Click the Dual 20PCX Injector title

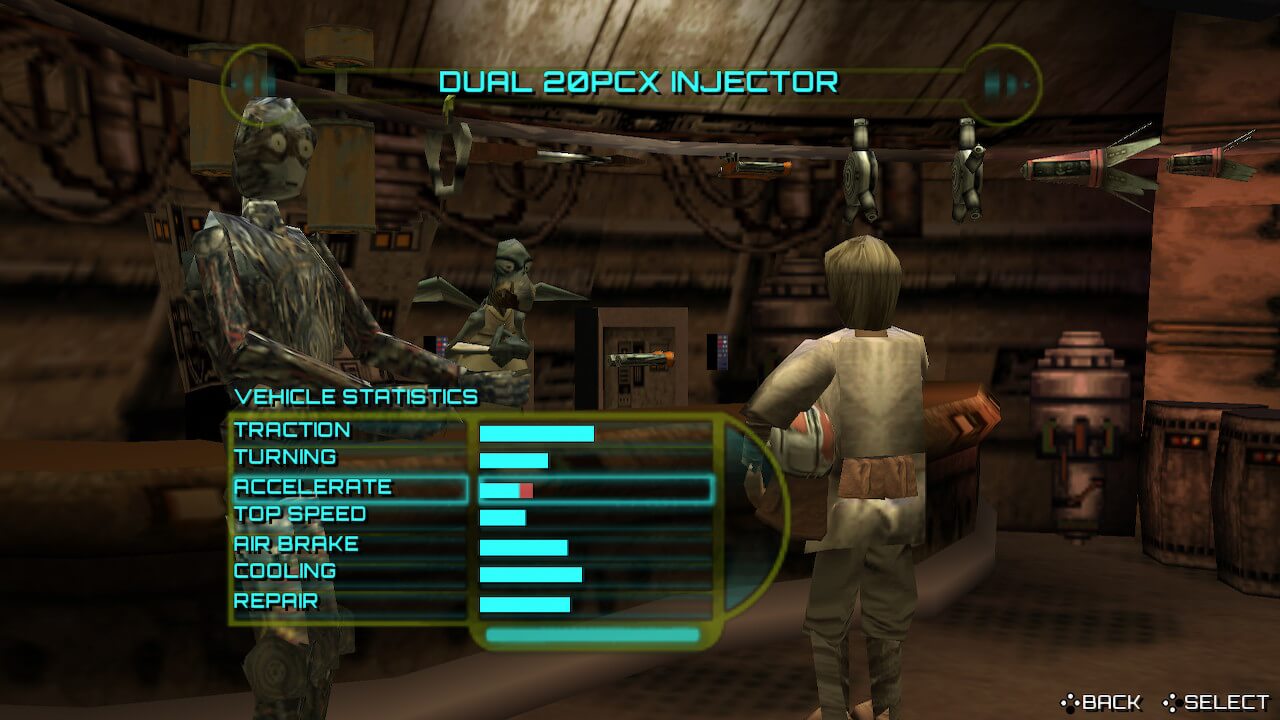(638, 83)
